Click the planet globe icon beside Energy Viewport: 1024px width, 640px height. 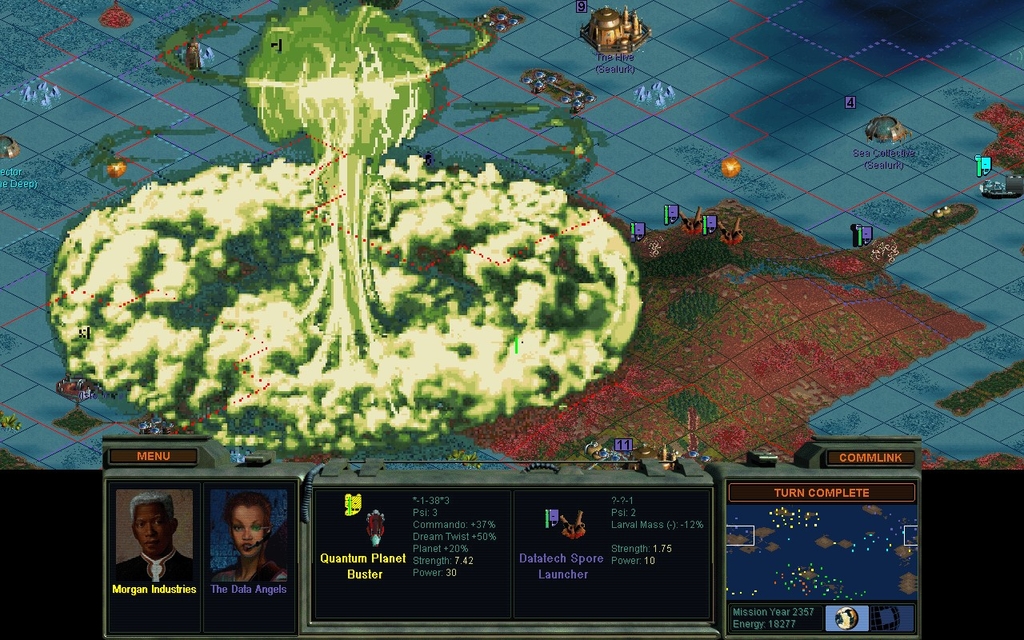click(846, 617)
